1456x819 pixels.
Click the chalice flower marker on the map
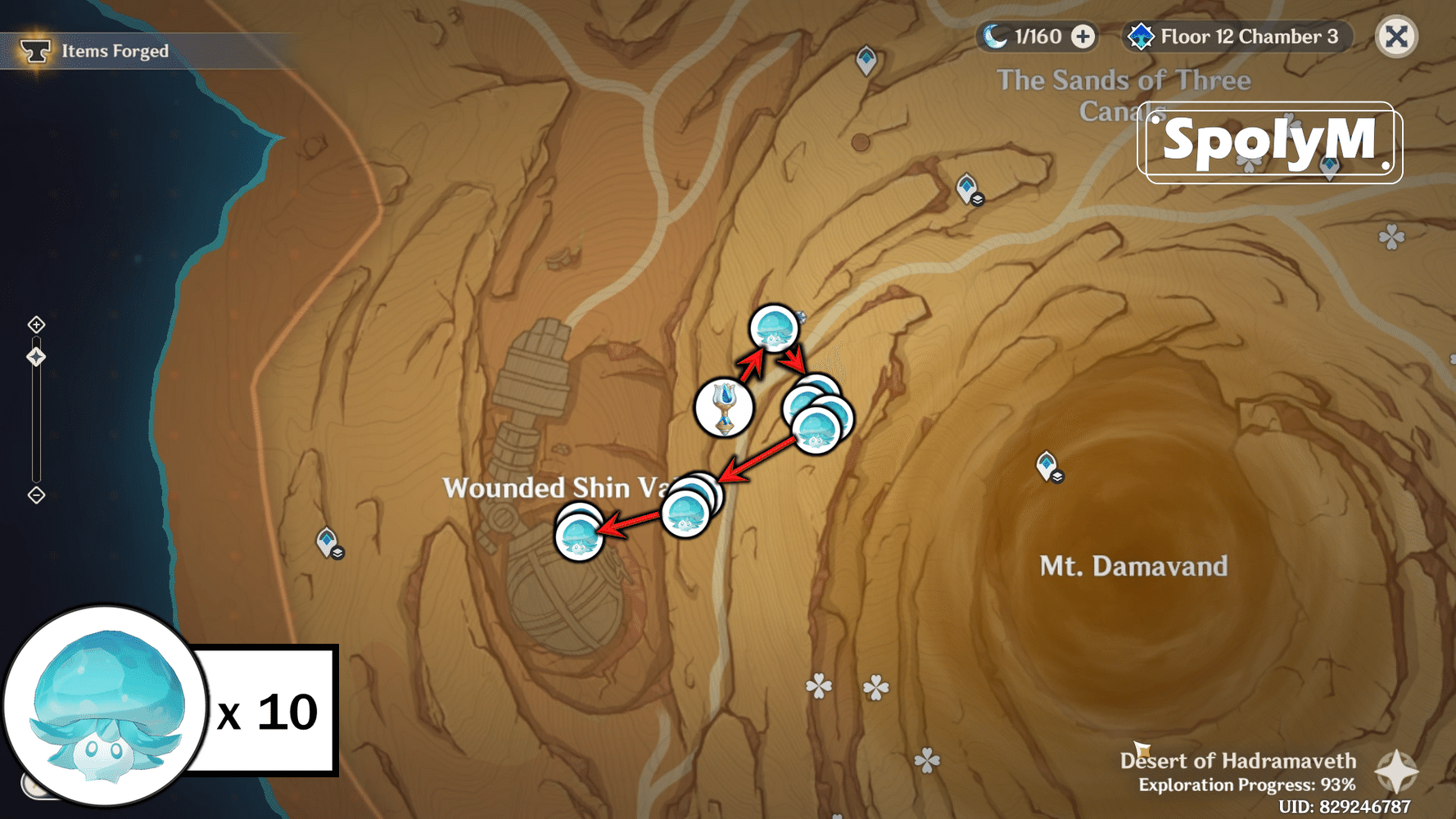[x=724, y=407]
